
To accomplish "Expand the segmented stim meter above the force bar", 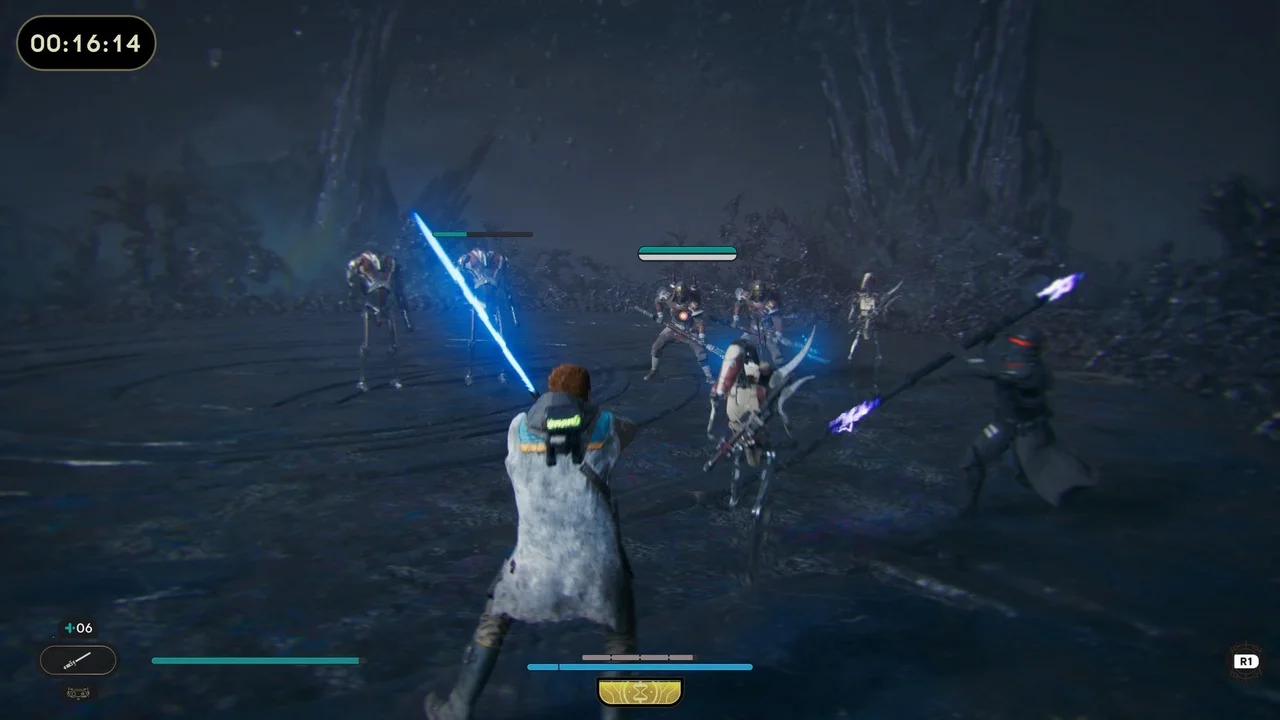I will [x=637, y=657].
